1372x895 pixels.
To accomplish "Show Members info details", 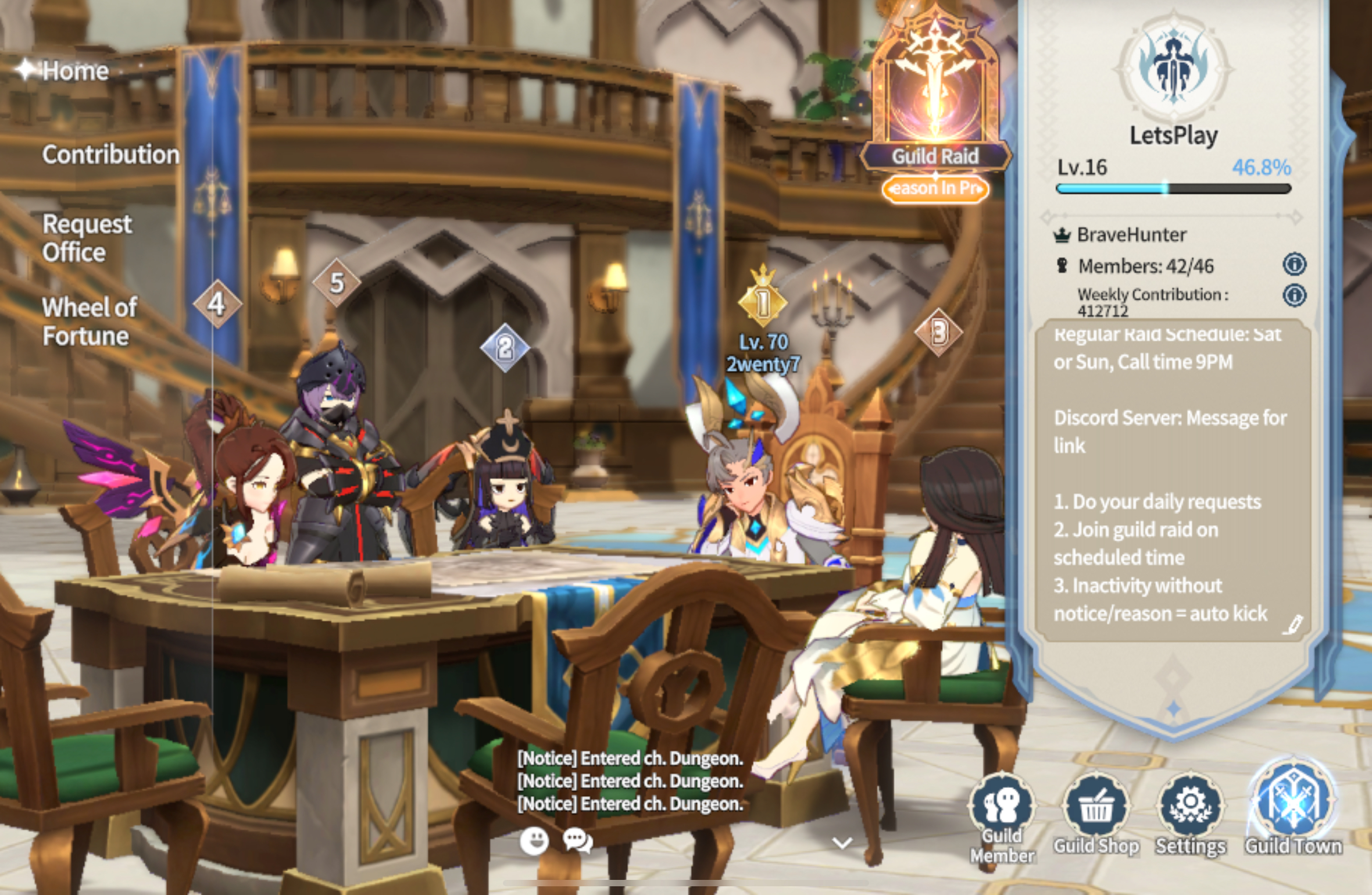I will (x=1294, y=265).
